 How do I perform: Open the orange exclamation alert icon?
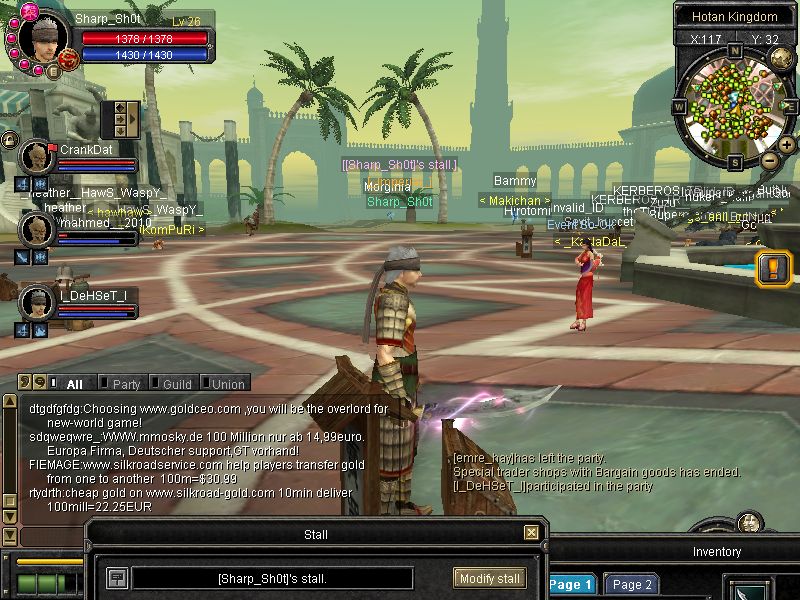coord(775,268)
